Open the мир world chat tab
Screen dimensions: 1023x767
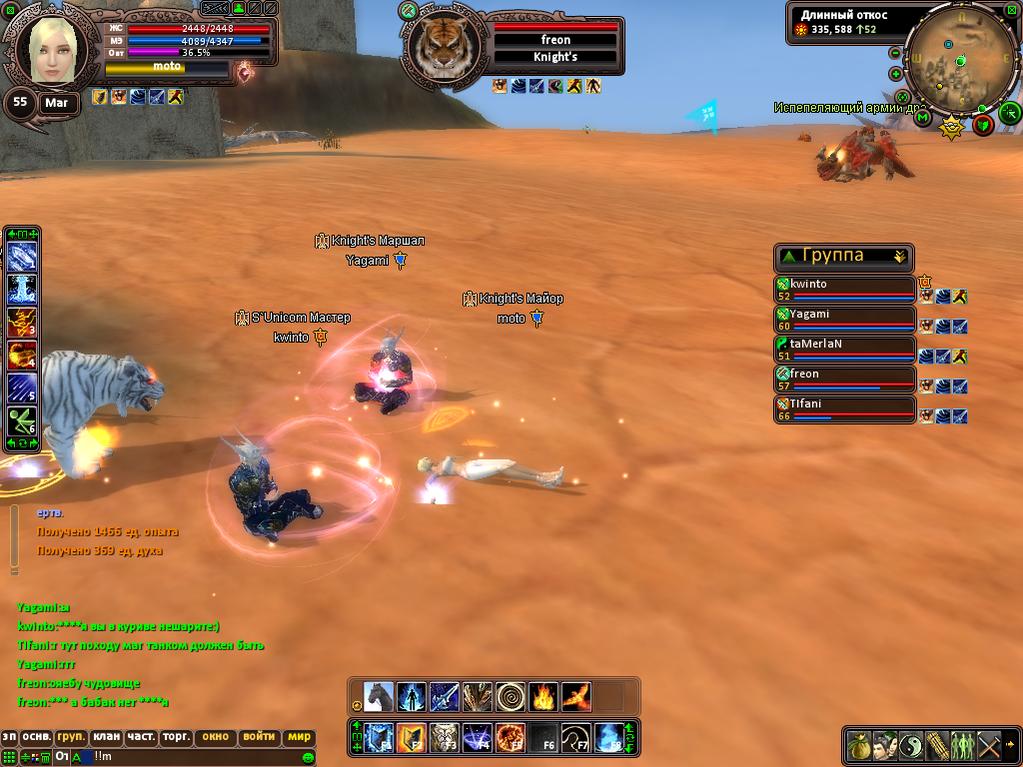point(299,737)
